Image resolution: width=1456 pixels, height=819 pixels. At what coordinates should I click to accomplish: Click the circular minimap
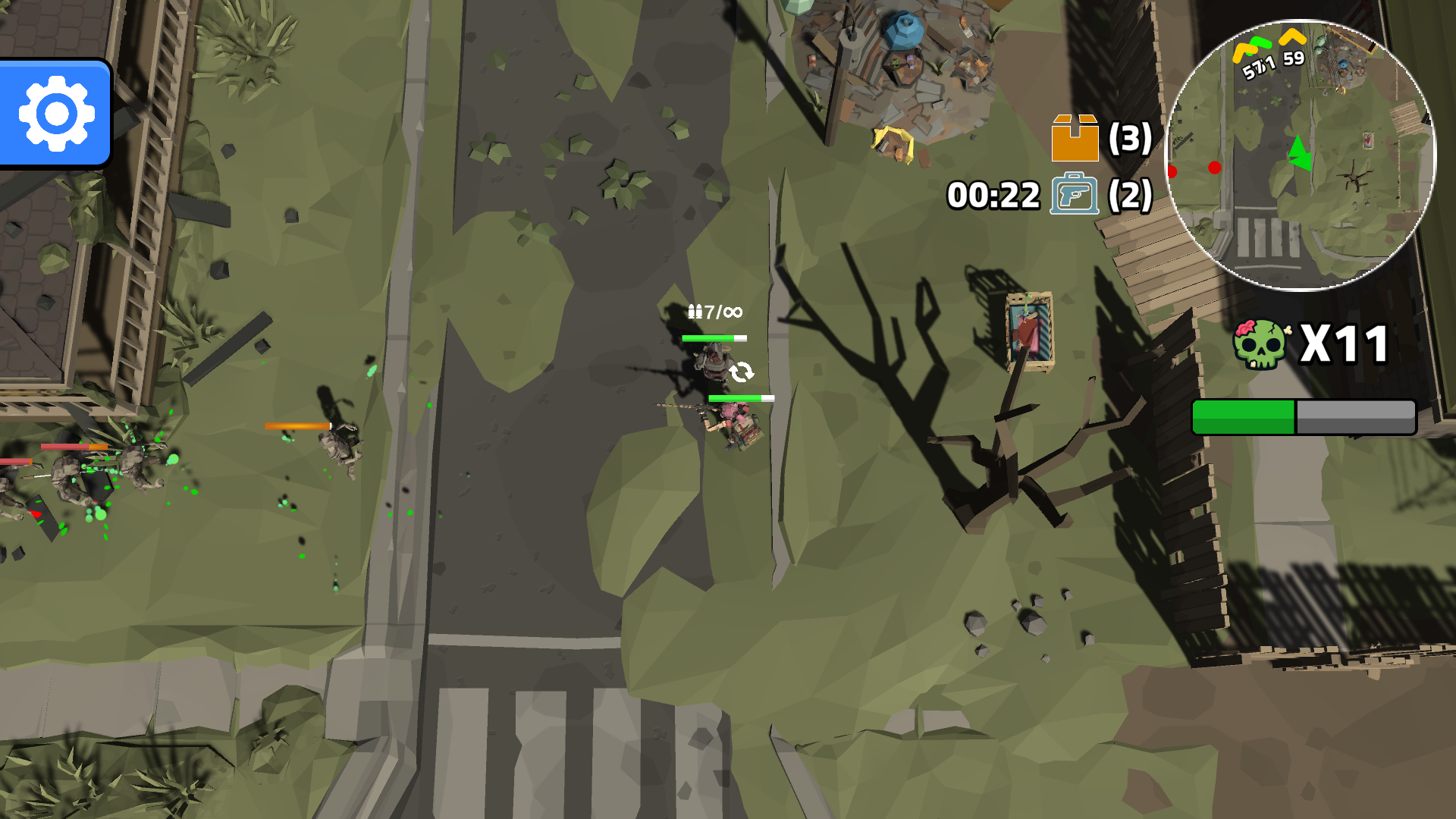[1300, 155]
